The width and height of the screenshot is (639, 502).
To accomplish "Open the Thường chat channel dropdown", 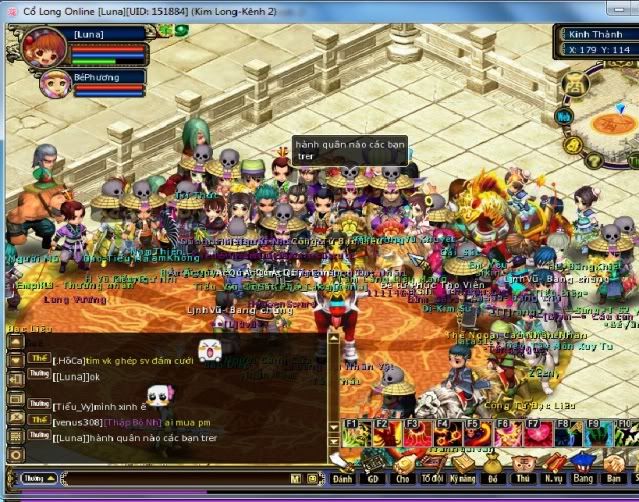I will point(36,479).
